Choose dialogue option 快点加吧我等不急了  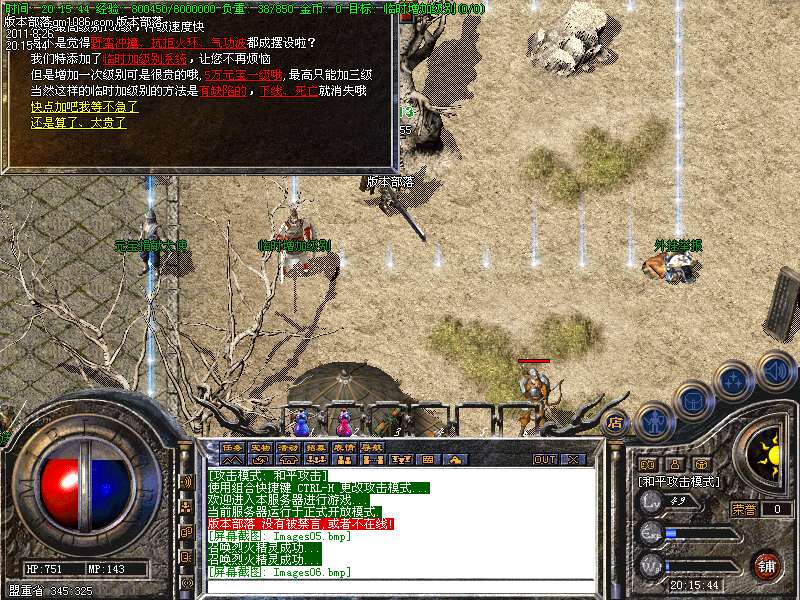pyautogui.click(x=83, y=106)
